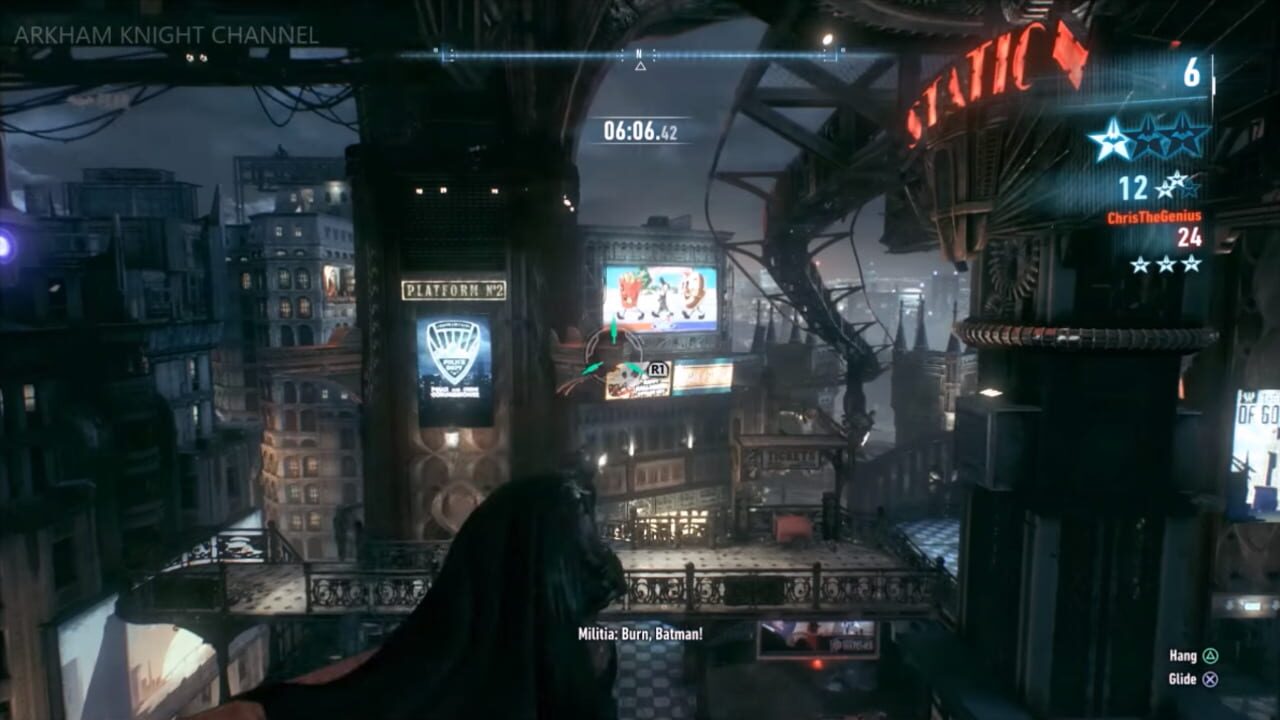Click the small star cluster next to 12
The width and height of the screenshot is (1280, 720).
[x=1176, y=185]
